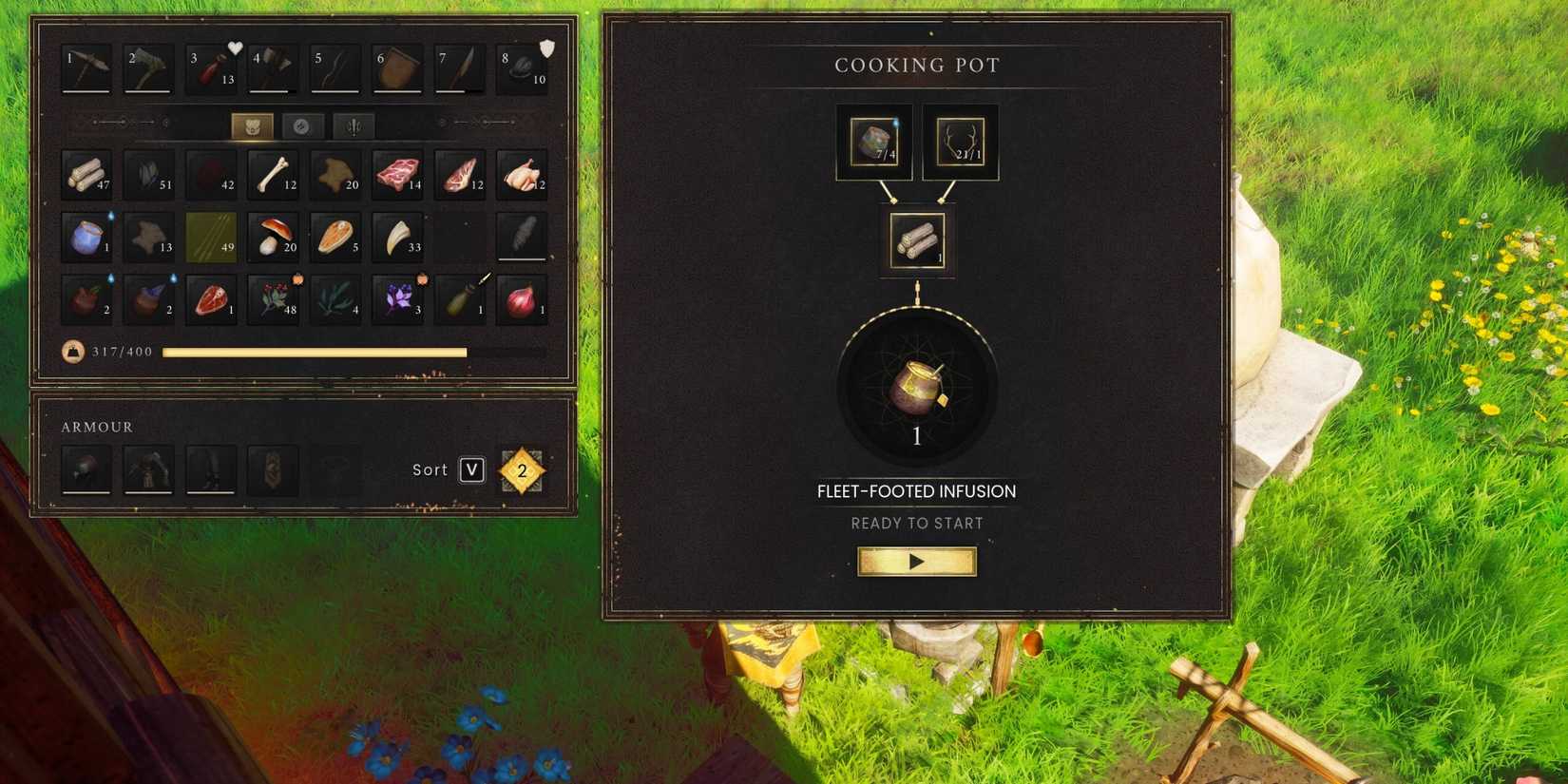Select the mushroom stack in the inventory
Screen dimensions: 1568x784
(273, 237)
